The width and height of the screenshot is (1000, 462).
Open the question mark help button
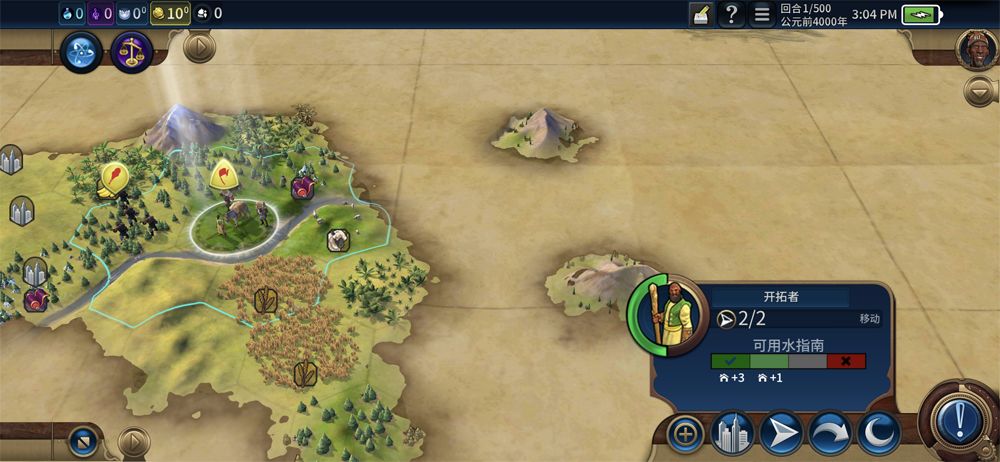pos(731,14)
